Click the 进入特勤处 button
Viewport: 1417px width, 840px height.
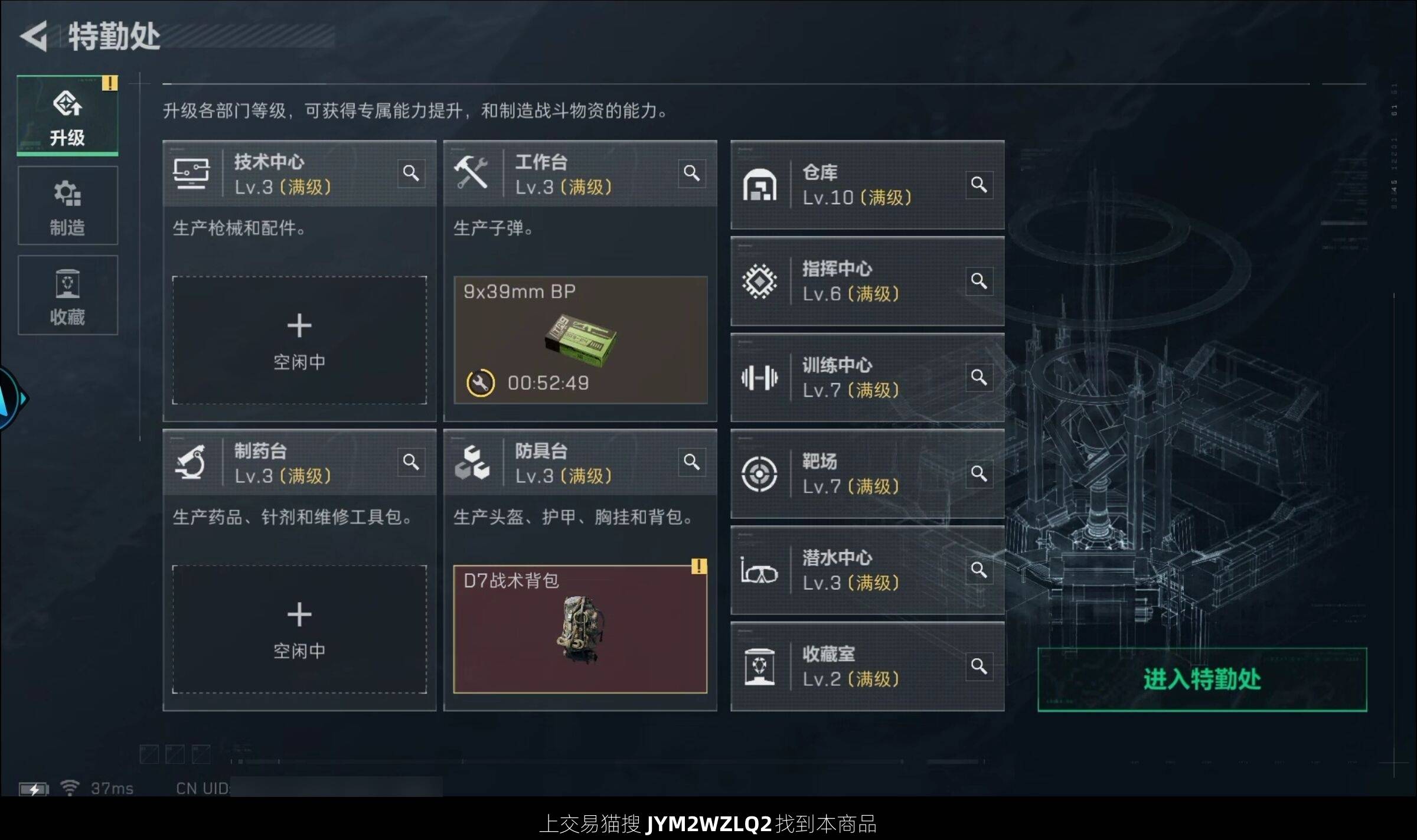[1202, 679]
